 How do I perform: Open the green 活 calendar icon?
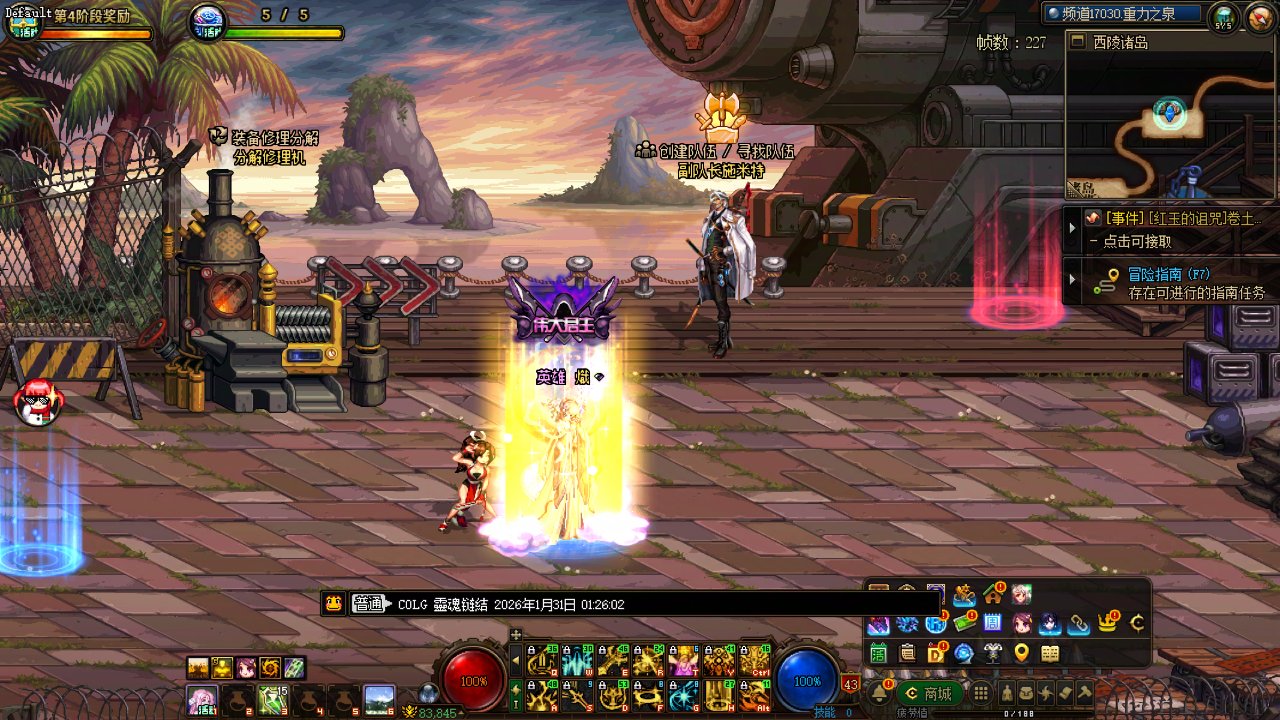pos(878,653)
